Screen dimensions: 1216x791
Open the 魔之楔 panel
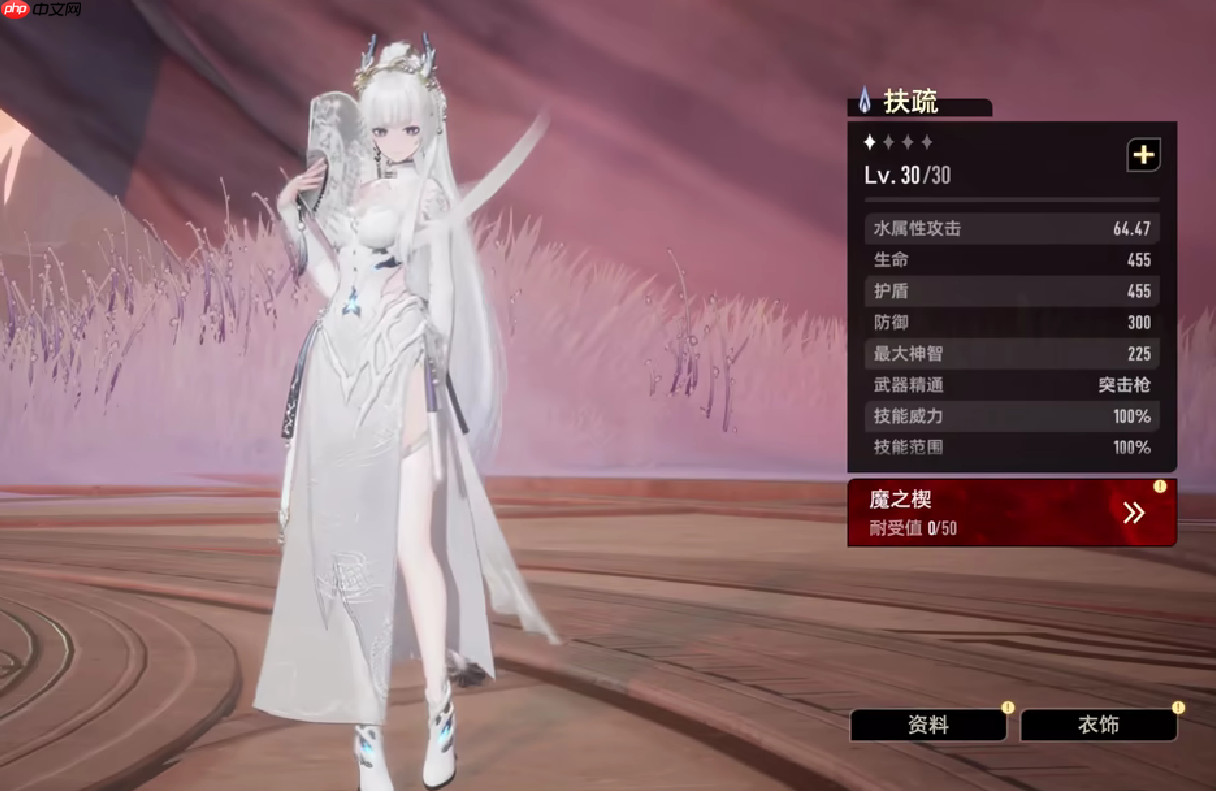(1011, 513)
